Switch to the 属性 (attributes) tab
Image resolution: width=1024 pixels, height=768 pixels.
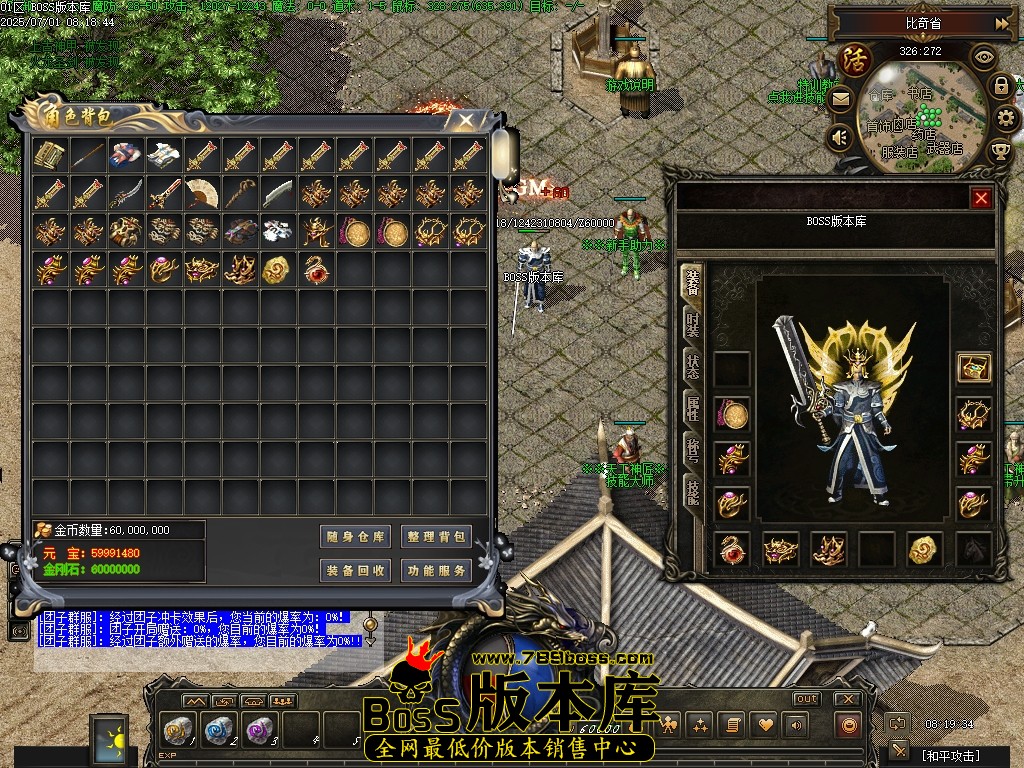click(x=692, y=407)
